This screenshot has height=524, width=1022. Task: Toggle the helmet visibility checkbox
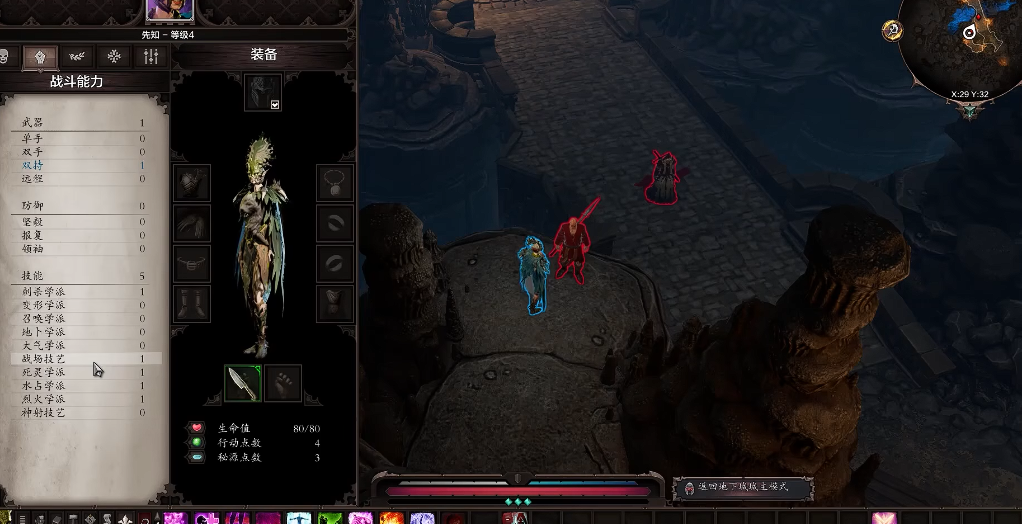pos(275,104)
